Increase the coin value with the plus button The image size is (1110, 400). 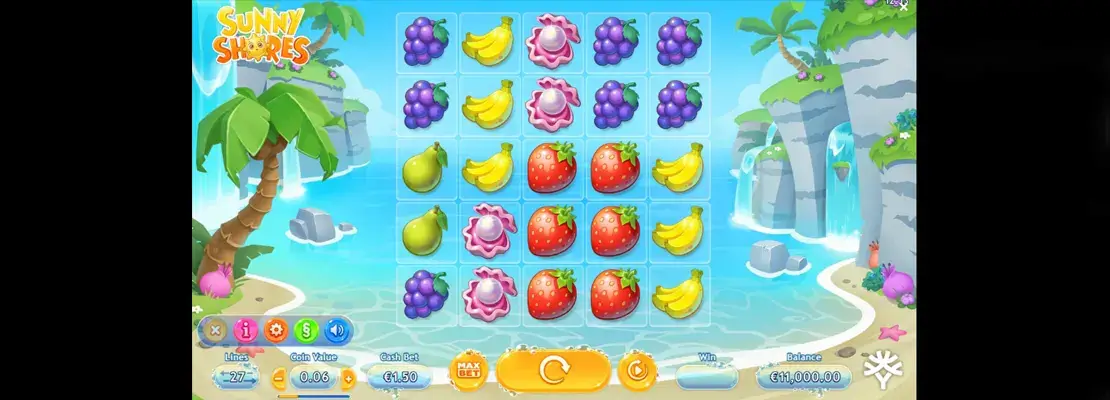(348, 378)
